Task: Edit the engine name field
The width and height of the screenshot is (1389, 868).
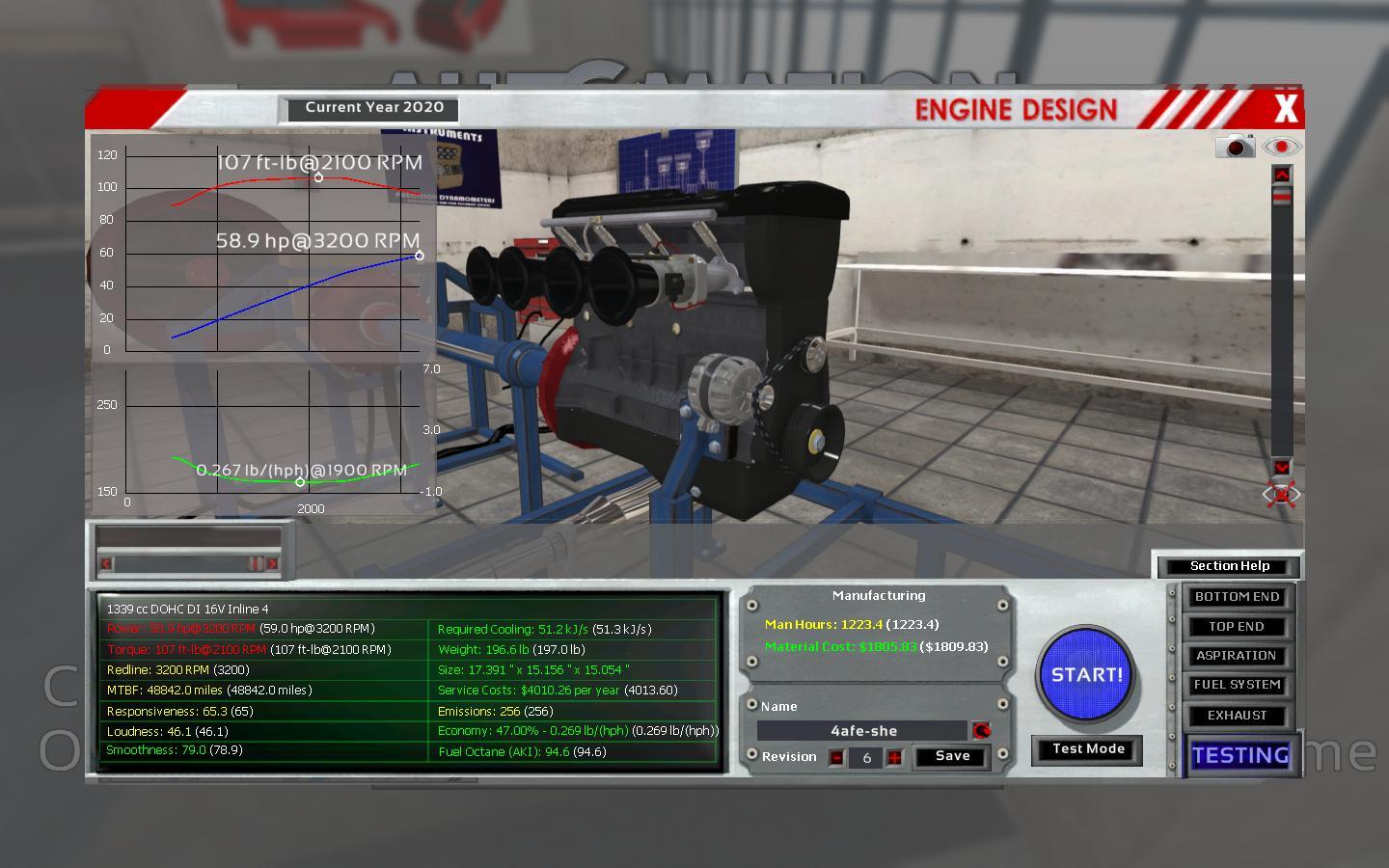Action: pyautogui.click(x=862, y=731)
